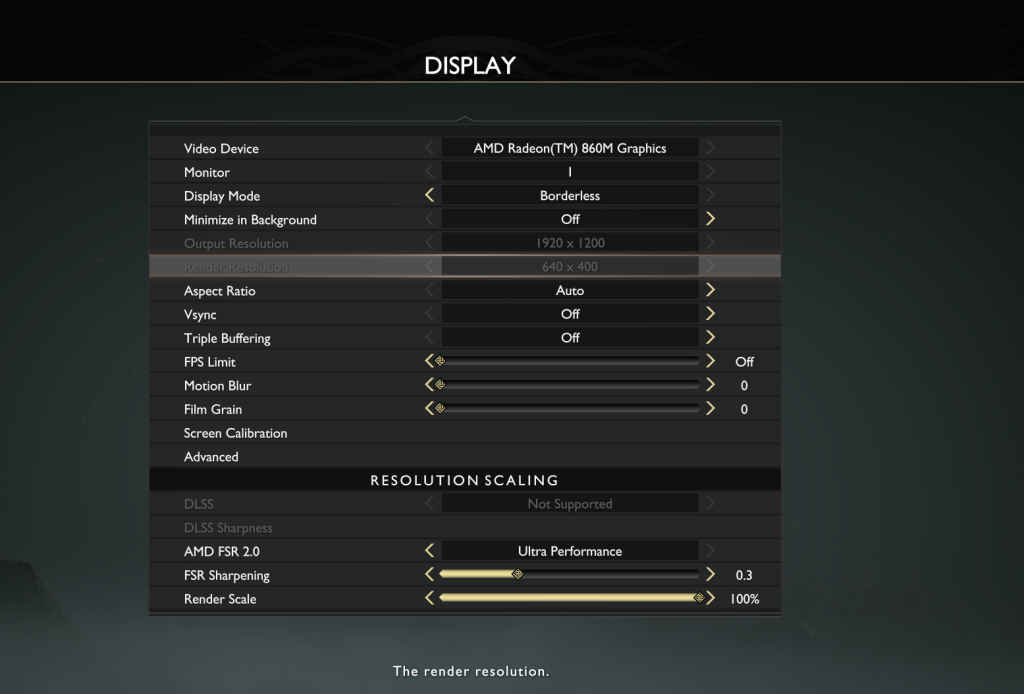Click the FPS Limit slider track
The image size is (1024, 694).
pos(570,361)
